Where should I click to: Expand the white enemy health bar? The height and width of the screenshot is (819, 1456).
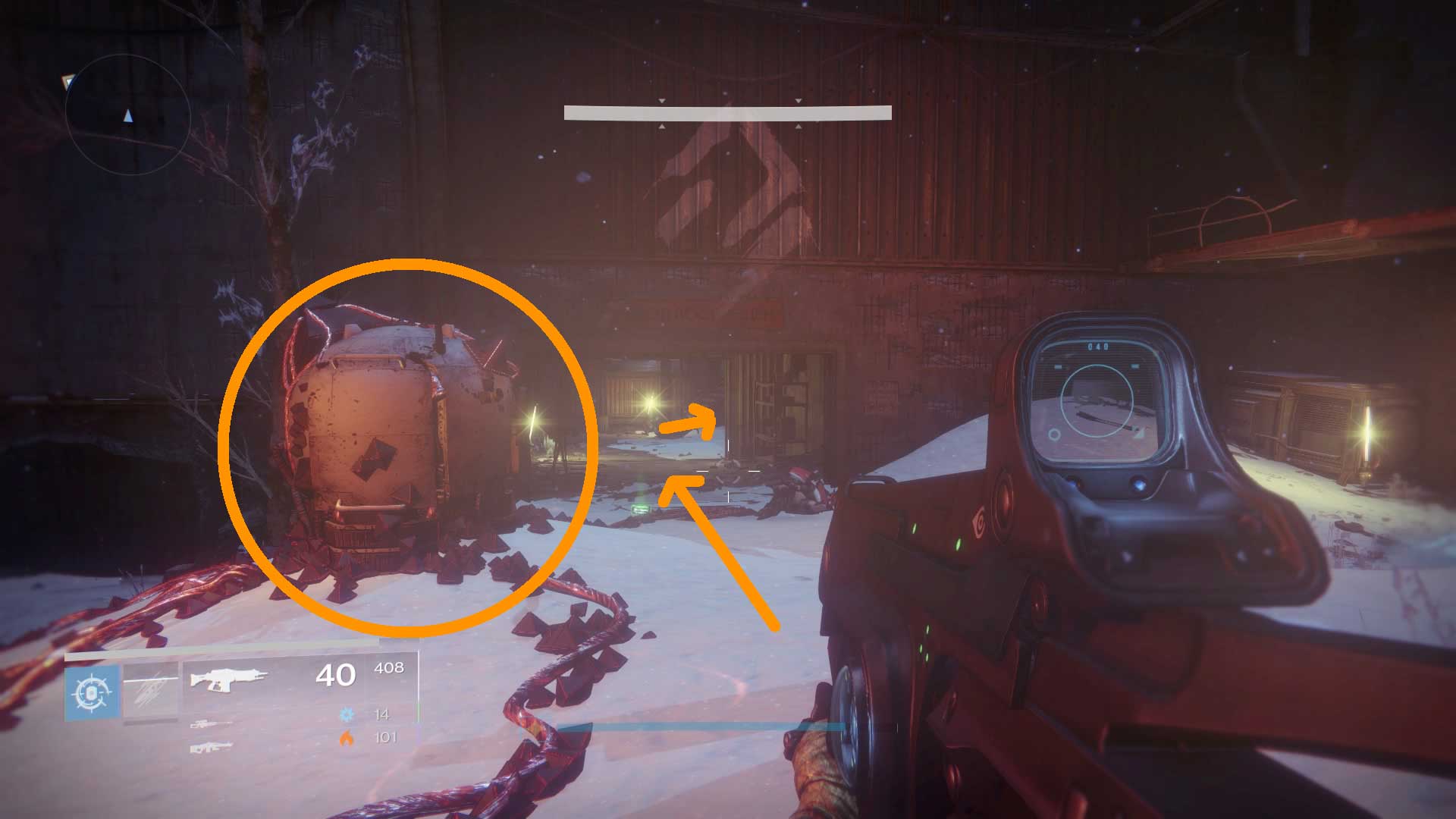pos(726,113)
